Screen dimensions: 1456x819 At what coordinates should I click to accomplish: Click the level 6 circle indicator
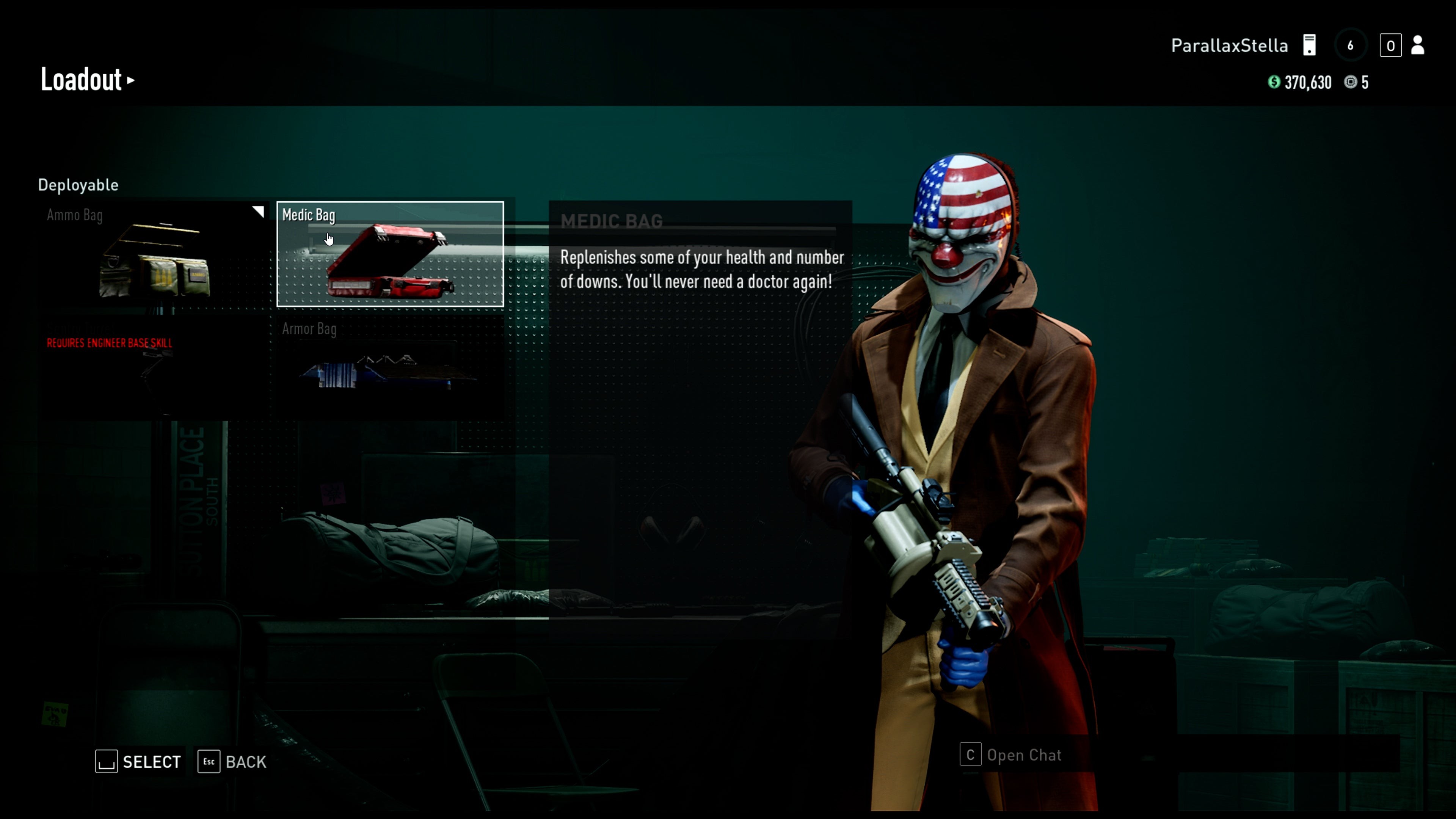[x=1351, y=45]
